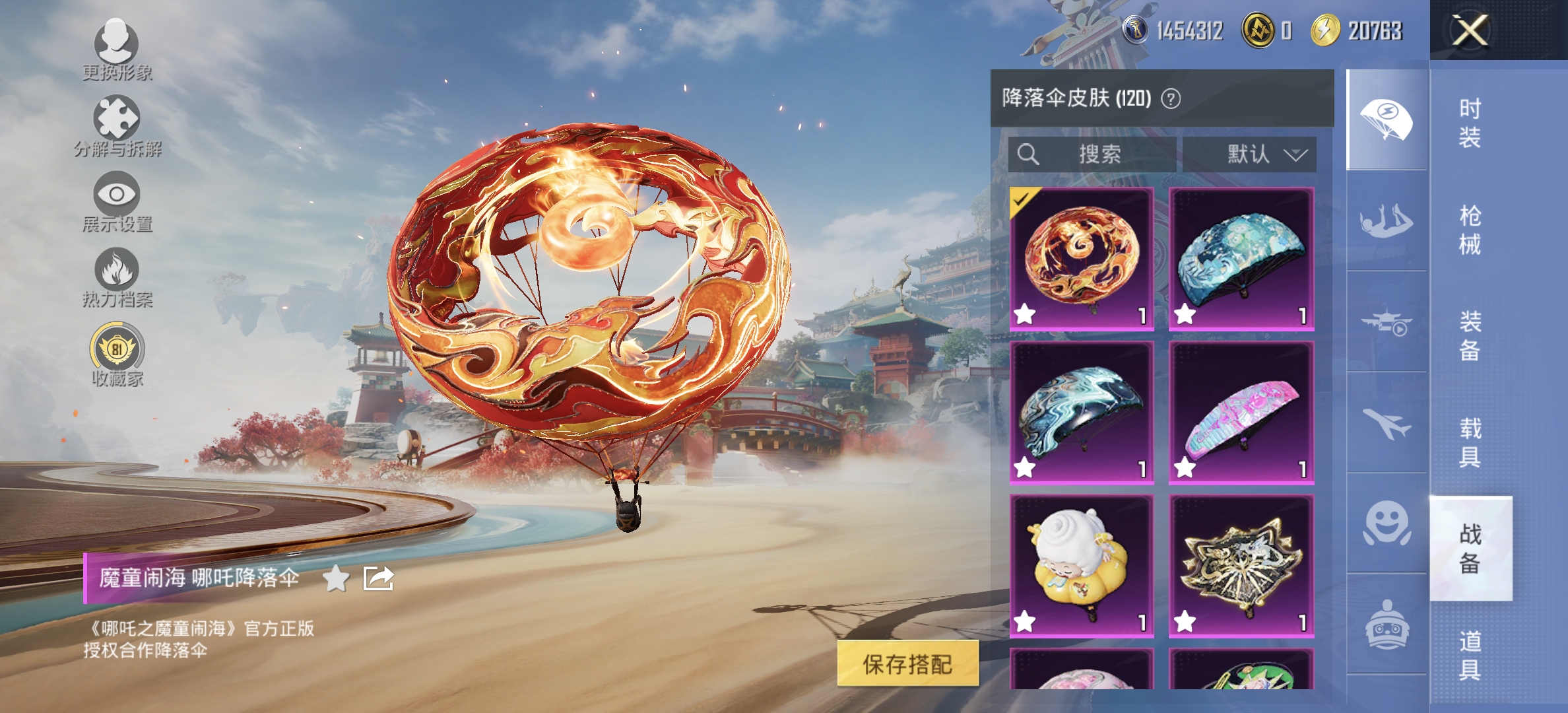Image resolution: width=1568 pixels, height=713 pixels.
Task: Open the 默认 sort dropdown
Action: point(1249,154)
